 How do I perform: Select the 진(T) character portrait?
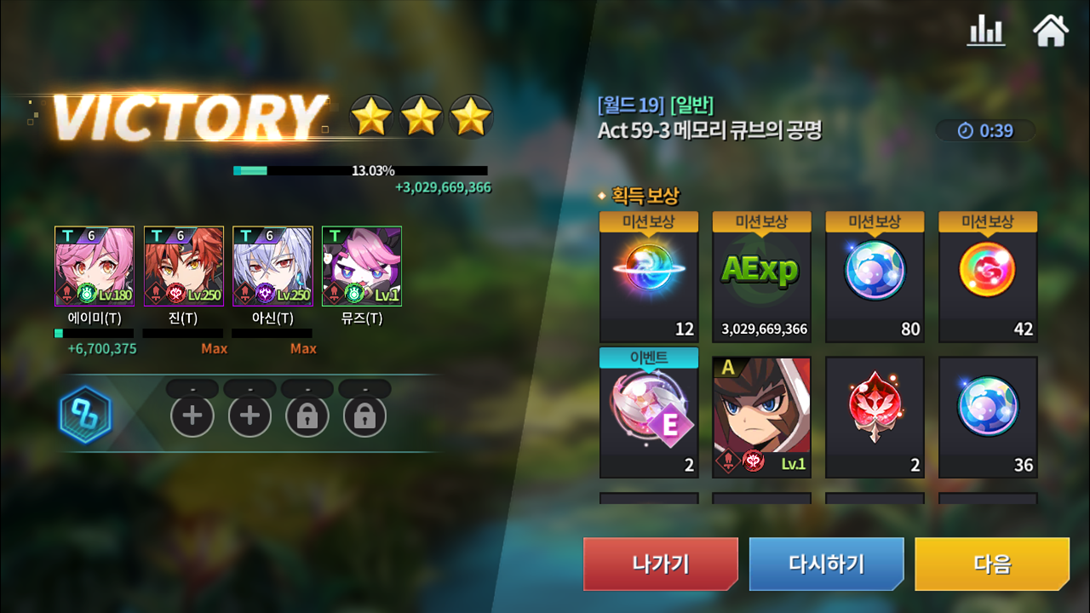(183, 266)
